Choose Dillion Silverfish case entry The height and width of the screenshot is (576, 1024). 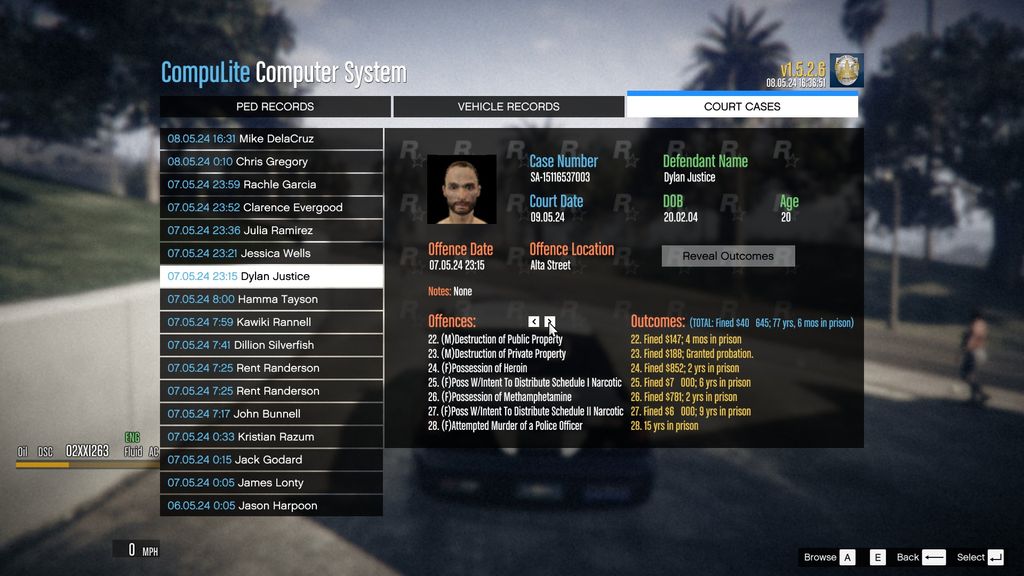coord(271,346)
